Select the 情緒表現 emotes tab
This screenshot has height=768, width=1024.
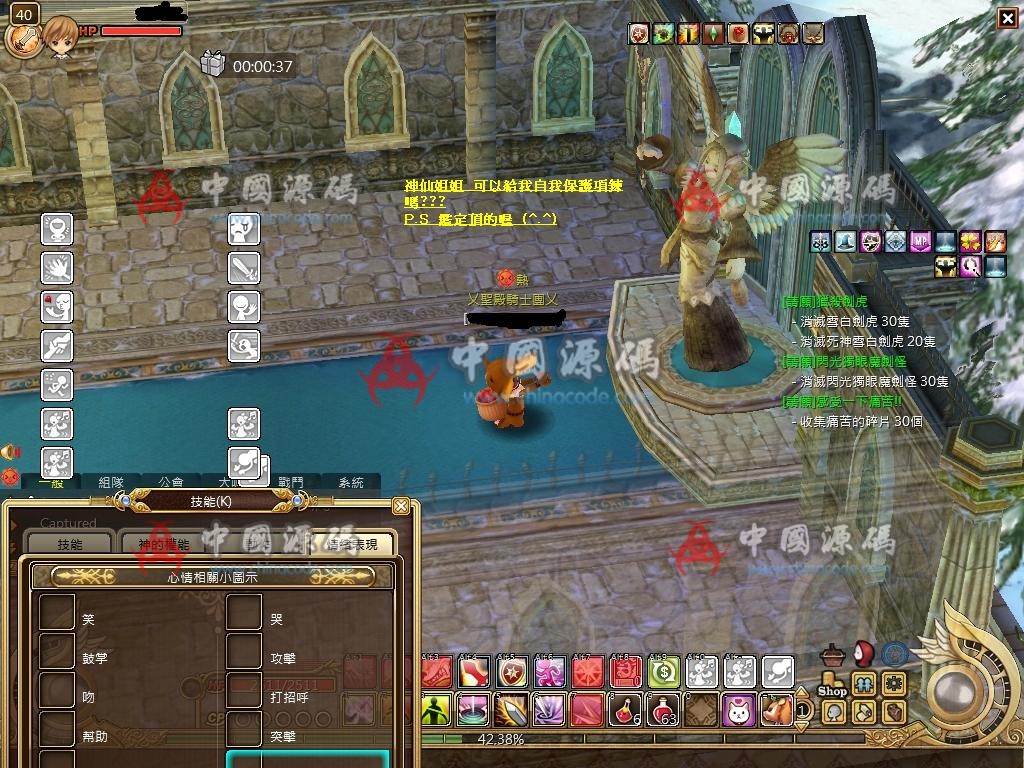(352, 544)
